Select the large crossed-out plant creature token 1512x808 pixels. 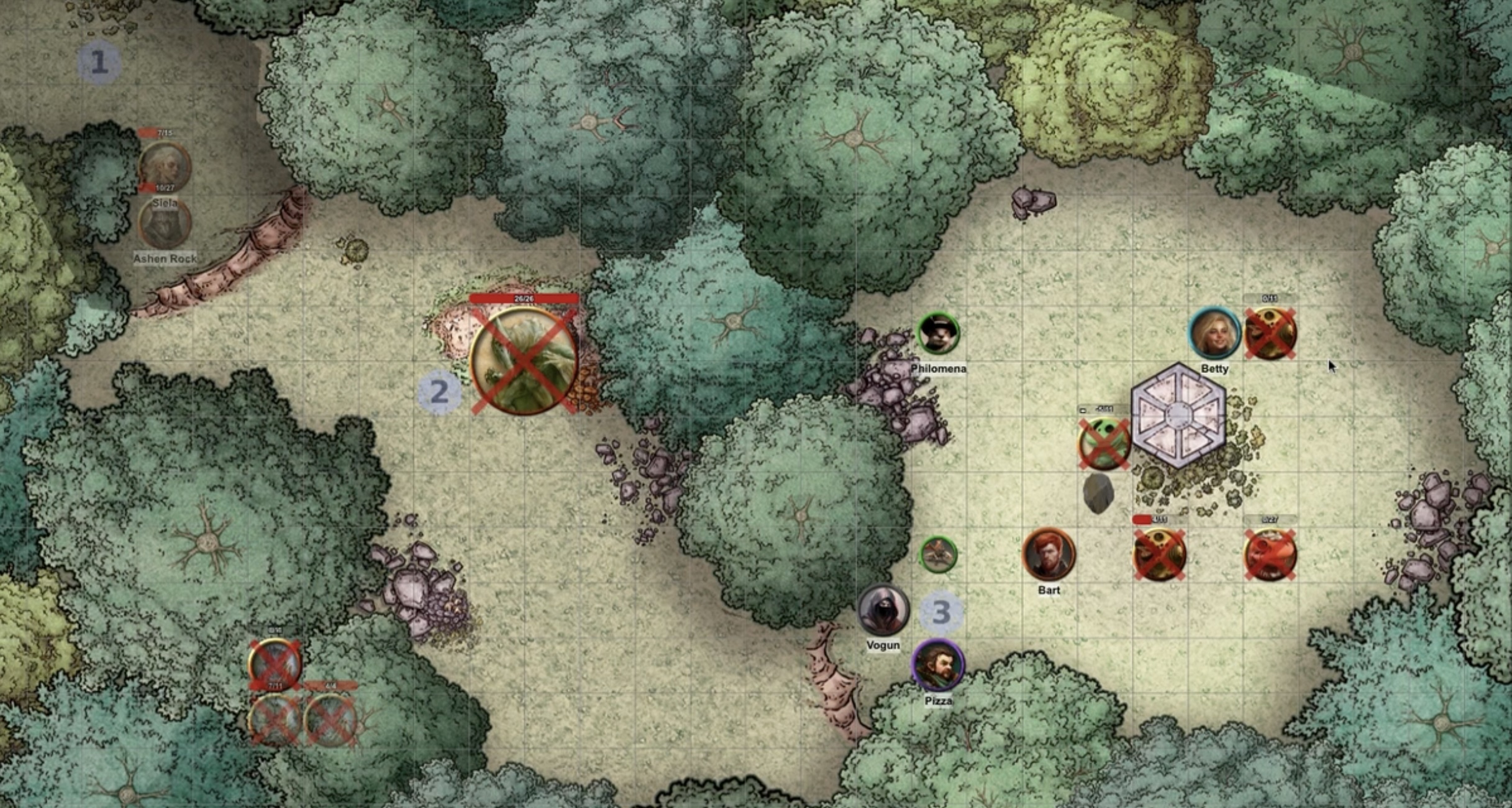[524, 360]
